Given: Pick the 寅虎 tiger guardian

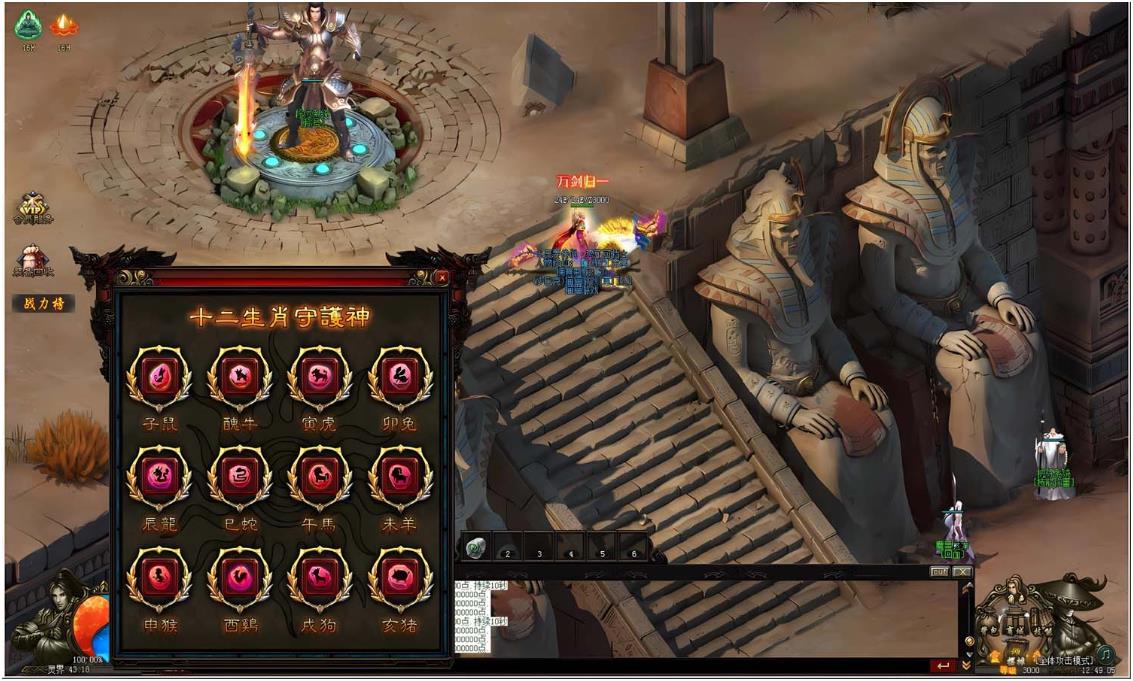Looking at the screenshot, I should (320, 378).
